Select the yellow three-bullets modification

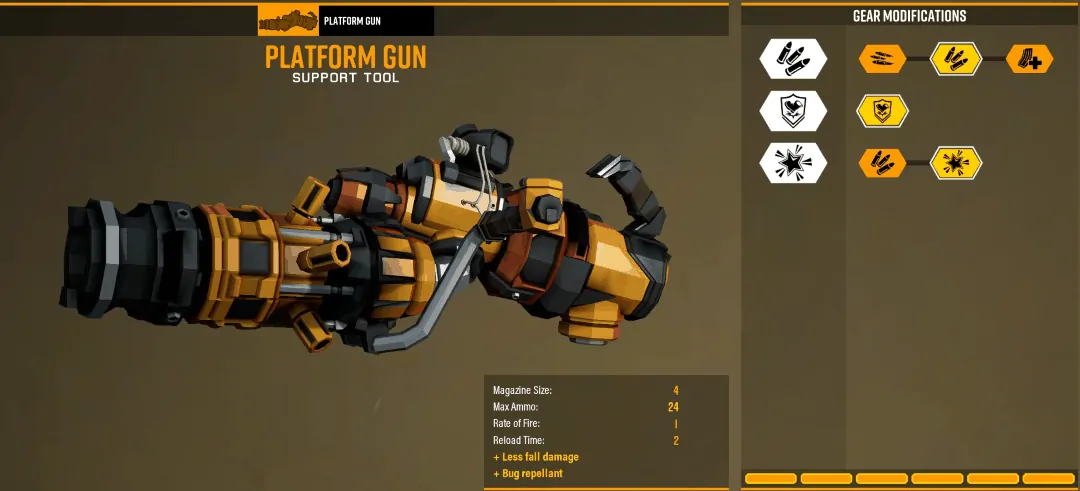pos(956,59)
